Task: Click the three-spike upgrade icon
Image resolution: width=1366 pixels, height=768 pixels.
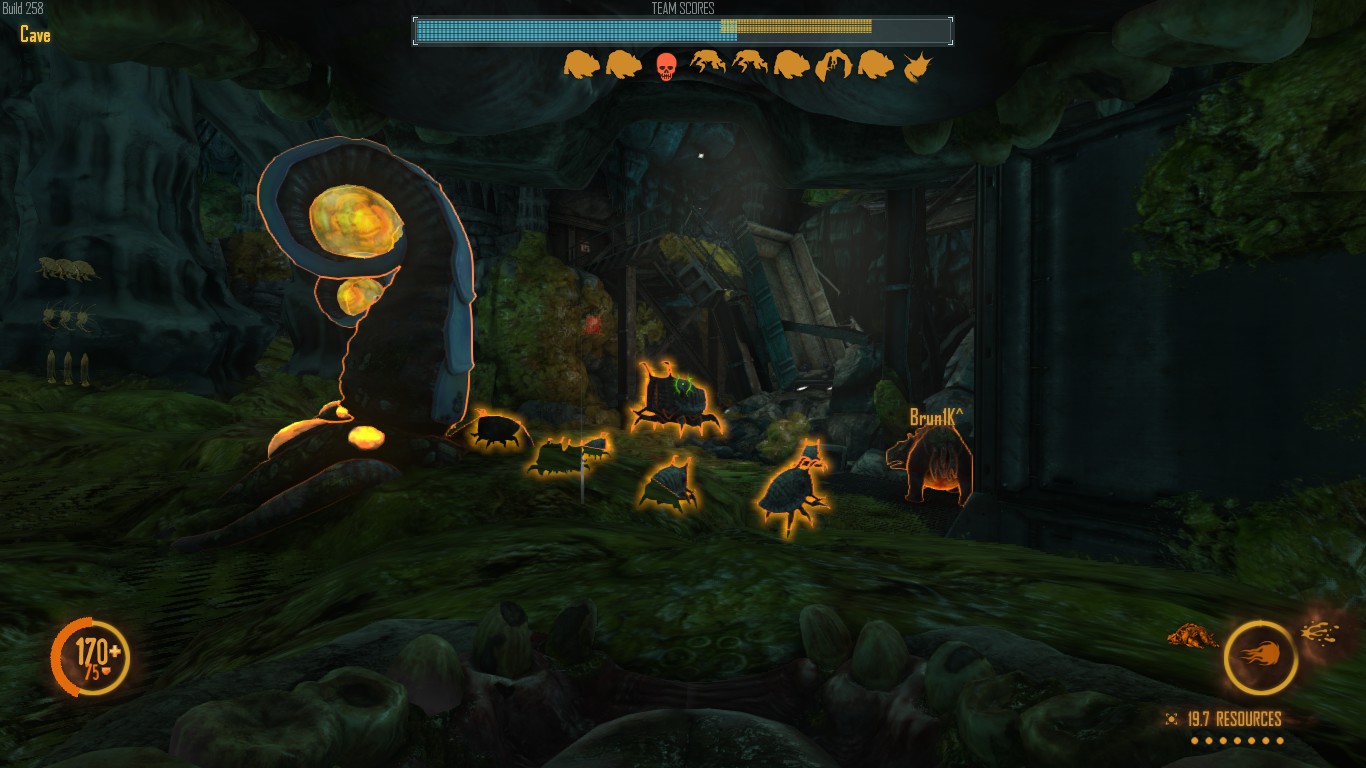Action: point(67,367)
